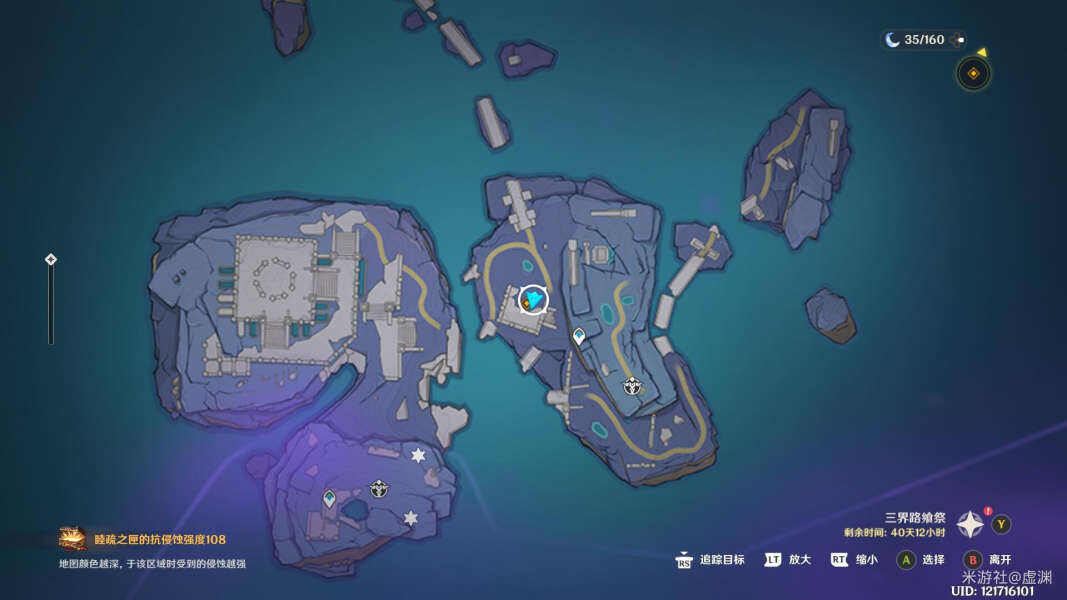Image resolution: width=1067 pixels, height=600 pixels.
Task: Click the 睦疏之匣 erosion resistance icon
Action: click(x=72, y=539)
